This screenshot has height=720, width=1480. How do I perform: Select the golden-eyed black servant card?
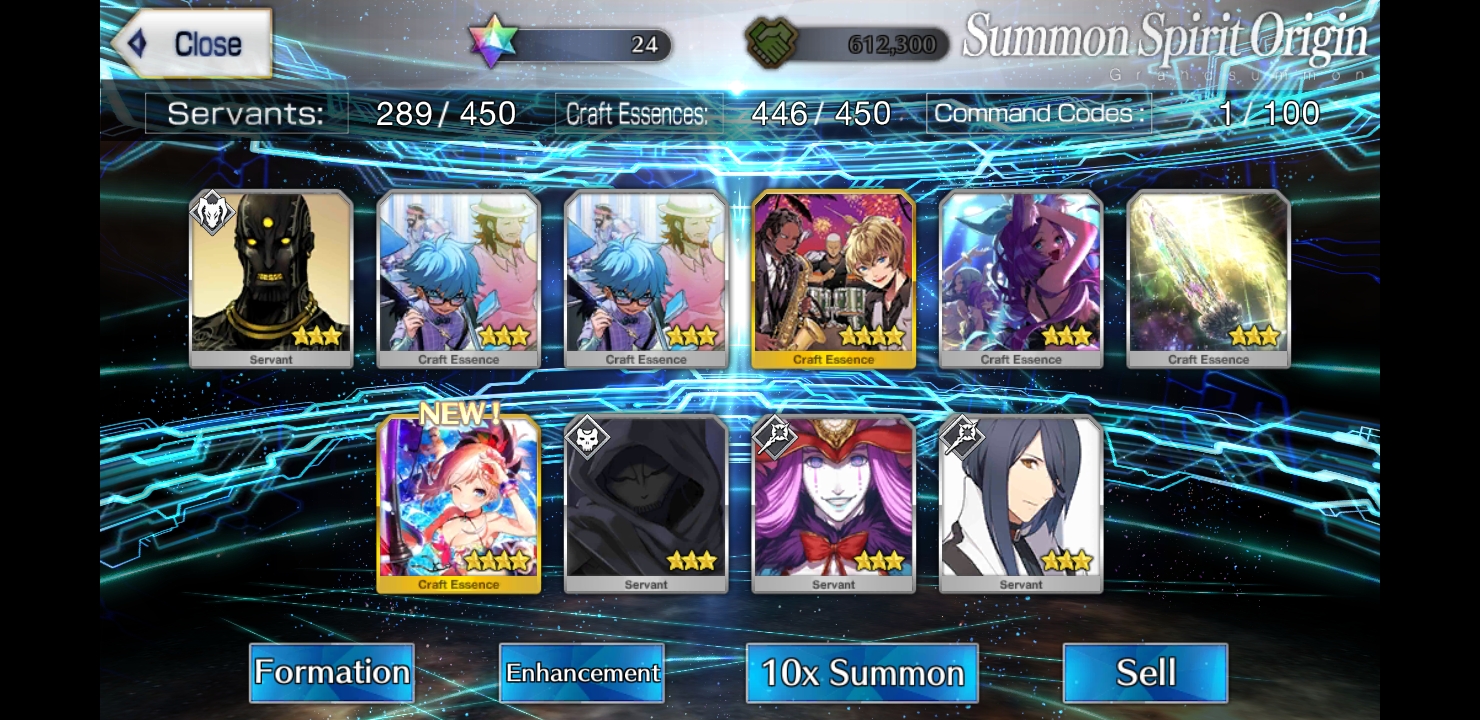(x=271, y=278)
